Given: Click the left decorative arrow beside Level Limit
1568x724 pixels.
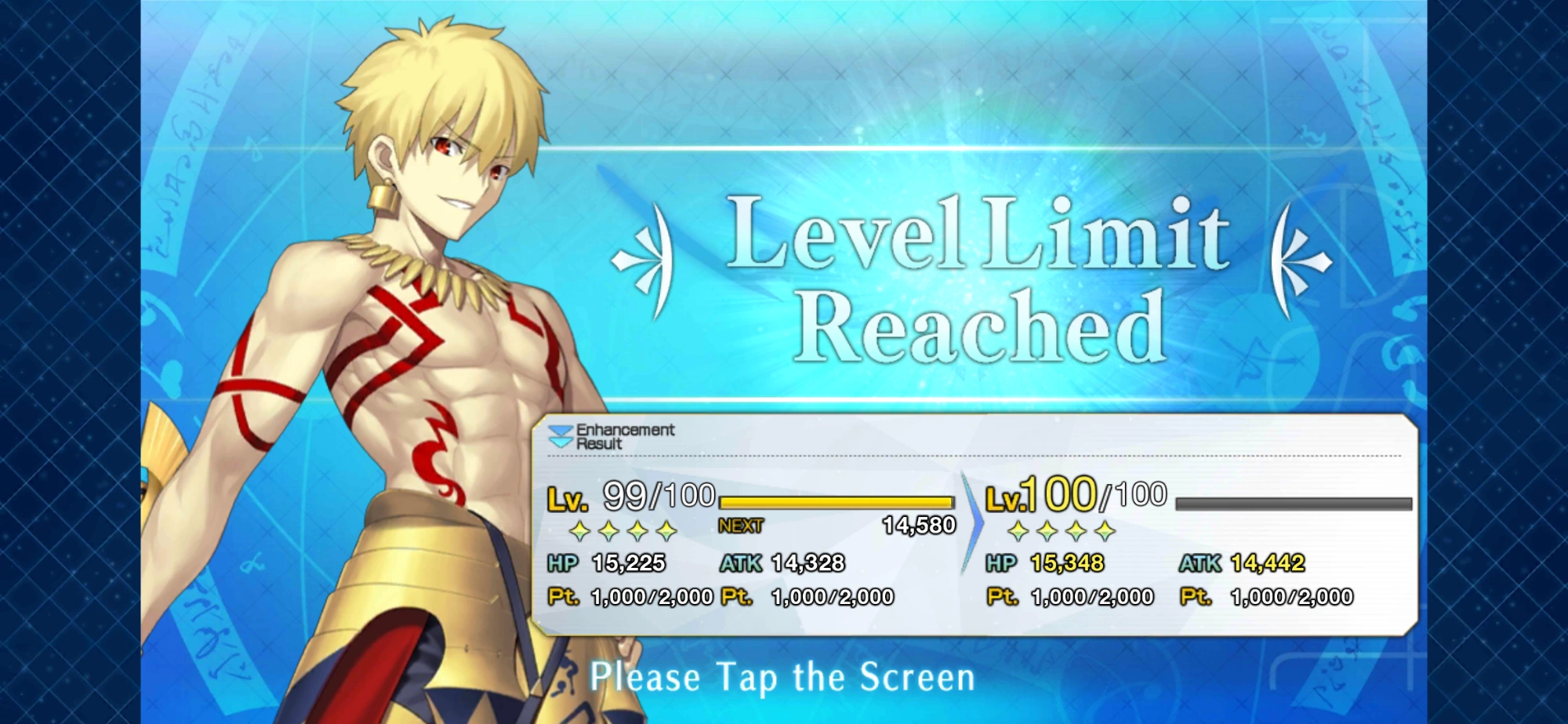Looking at the screenshot, I should tap(644, 259).
